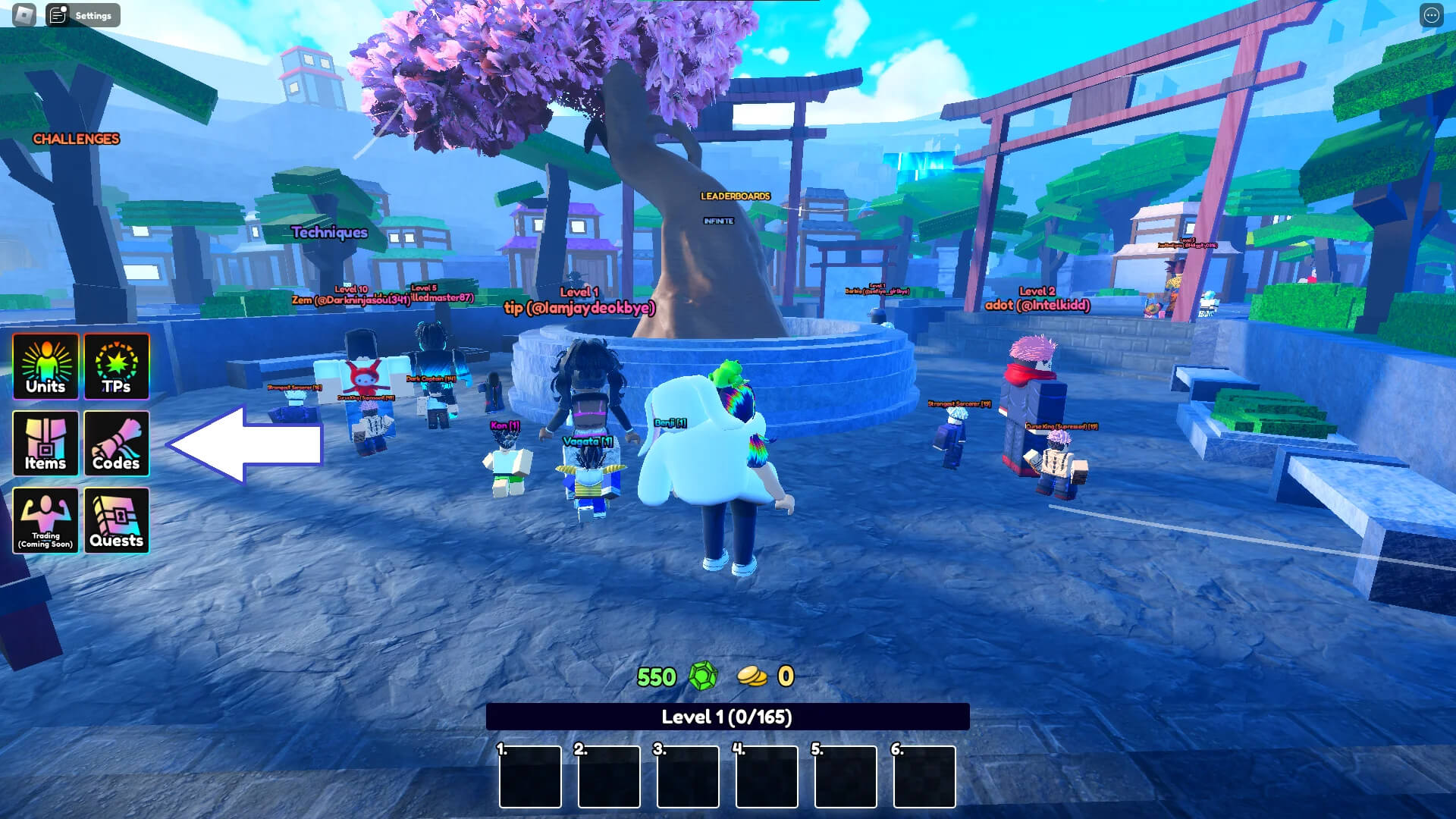1456x819 pixels.
Task: Open the Quests panel
Action: pos(117,520)
